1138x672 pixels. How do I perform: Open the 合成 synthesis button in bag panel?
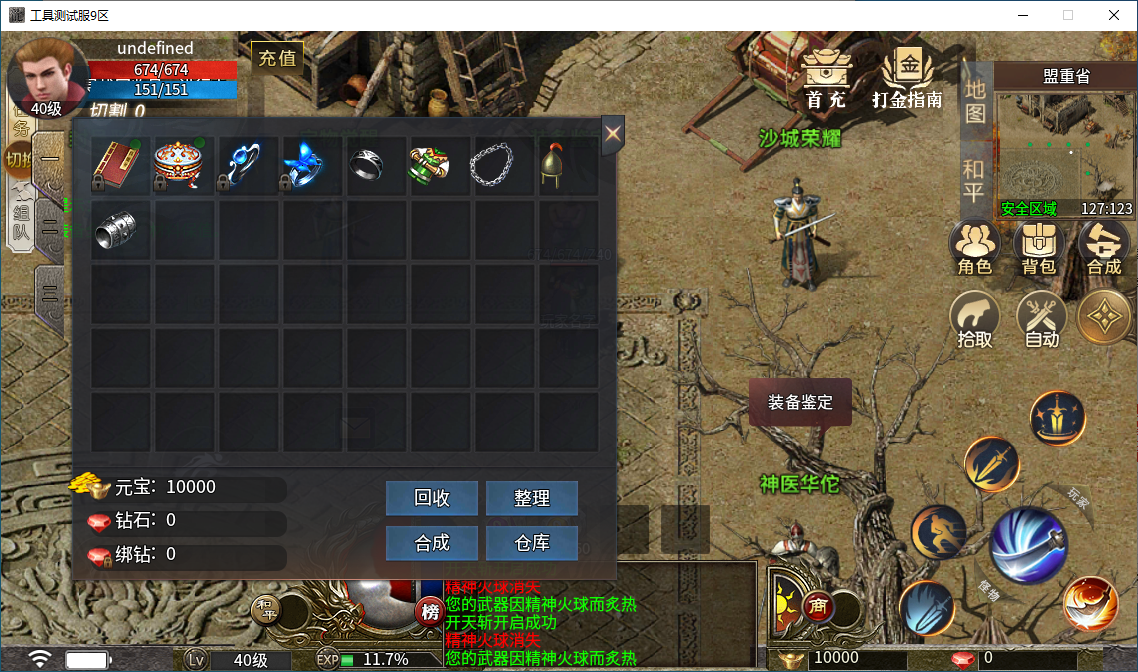coord(432,543)
